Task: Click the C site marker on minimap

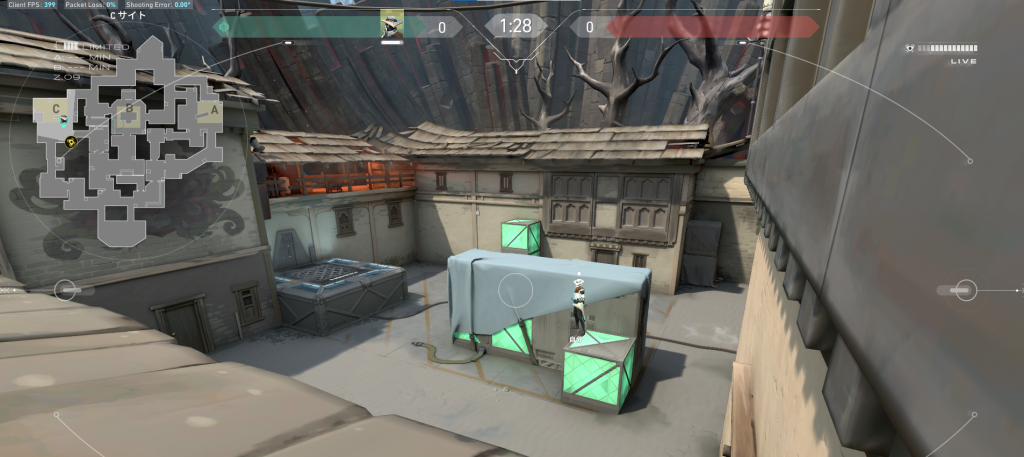Action: coord(56,108)
